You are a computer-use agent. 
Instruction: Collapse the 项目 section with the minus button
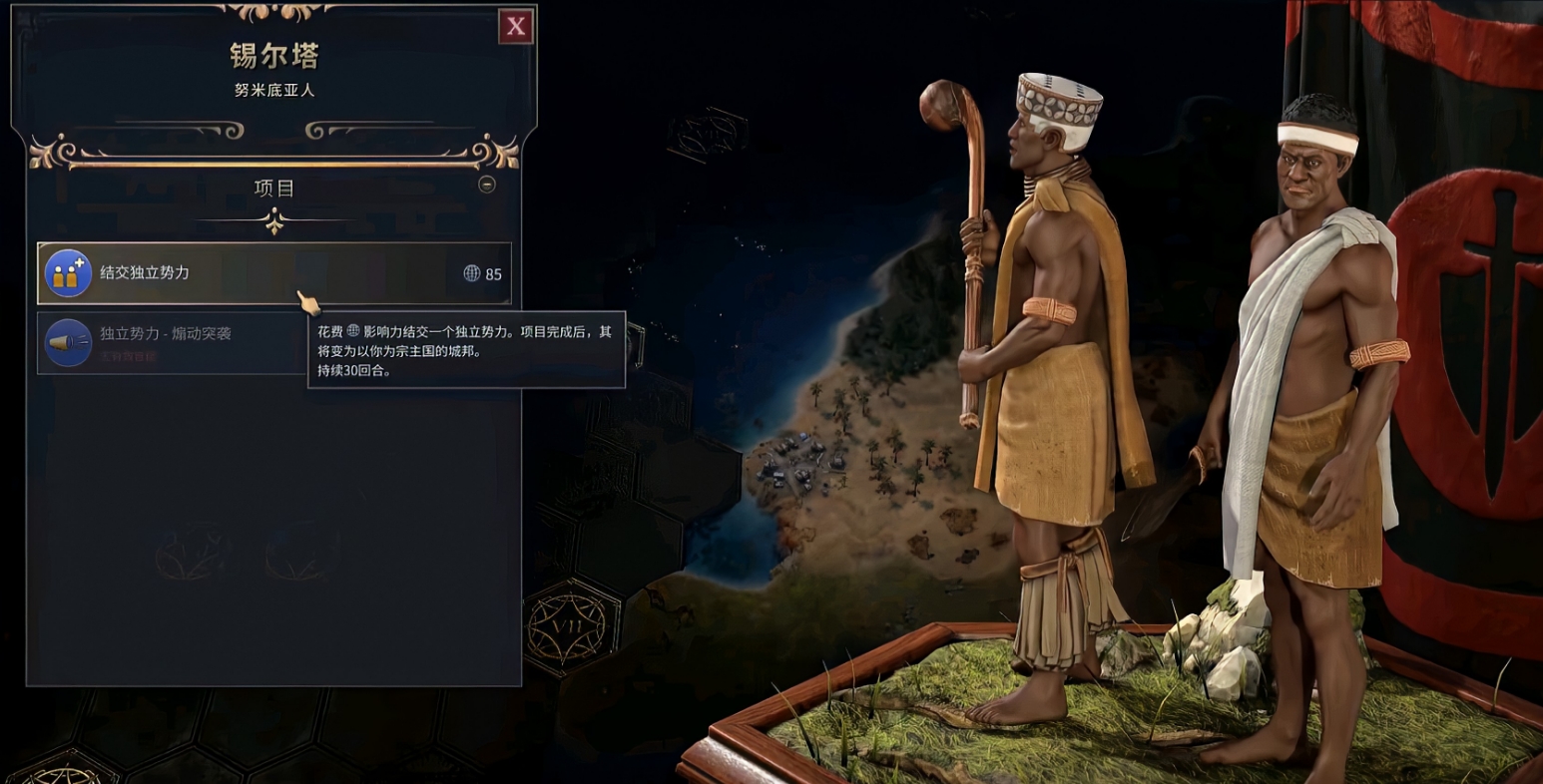tap(487, 185)
